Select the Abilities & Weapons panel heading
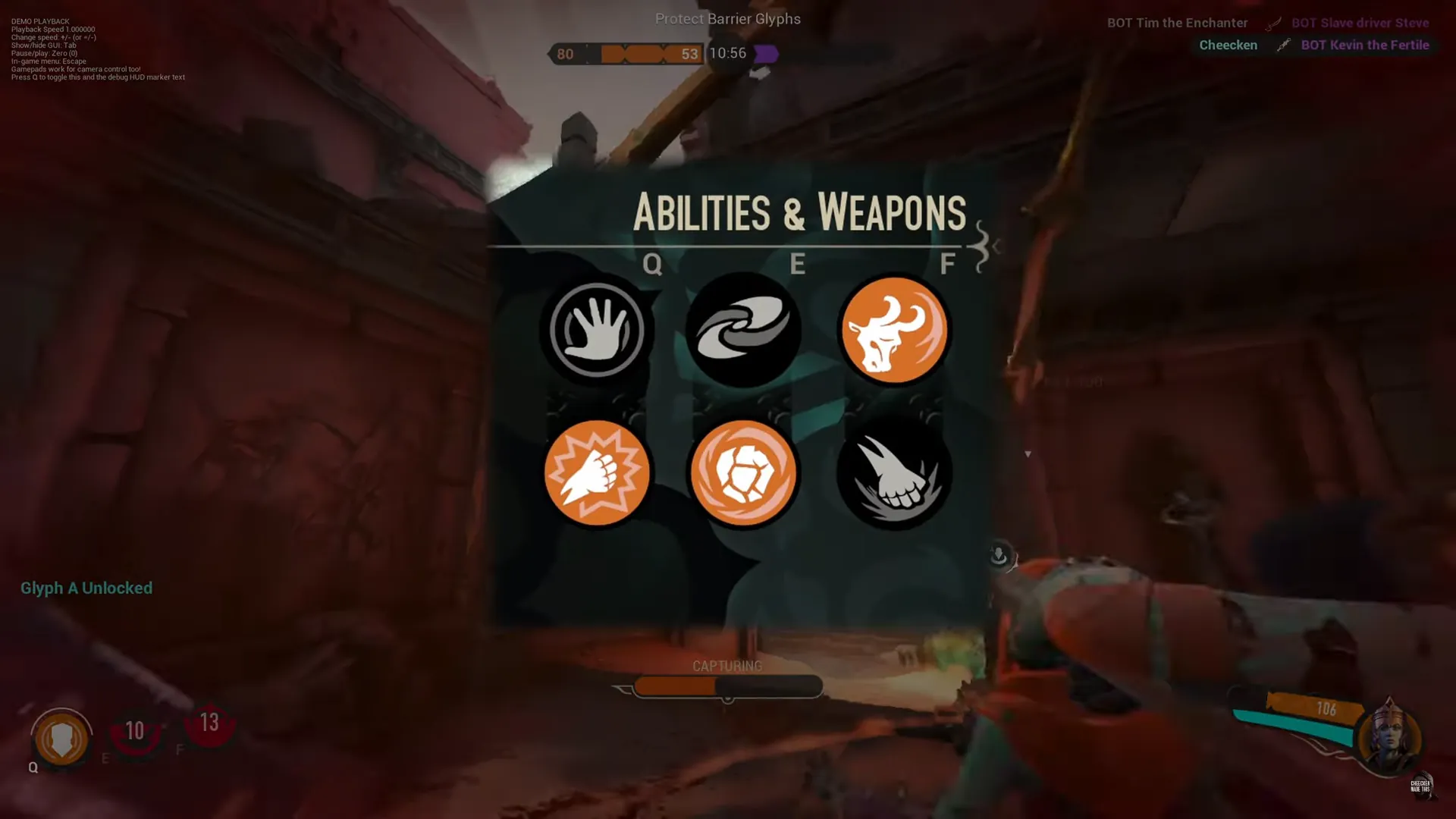The width and height of the screenshot is (1456, 819). click(800, 215)
